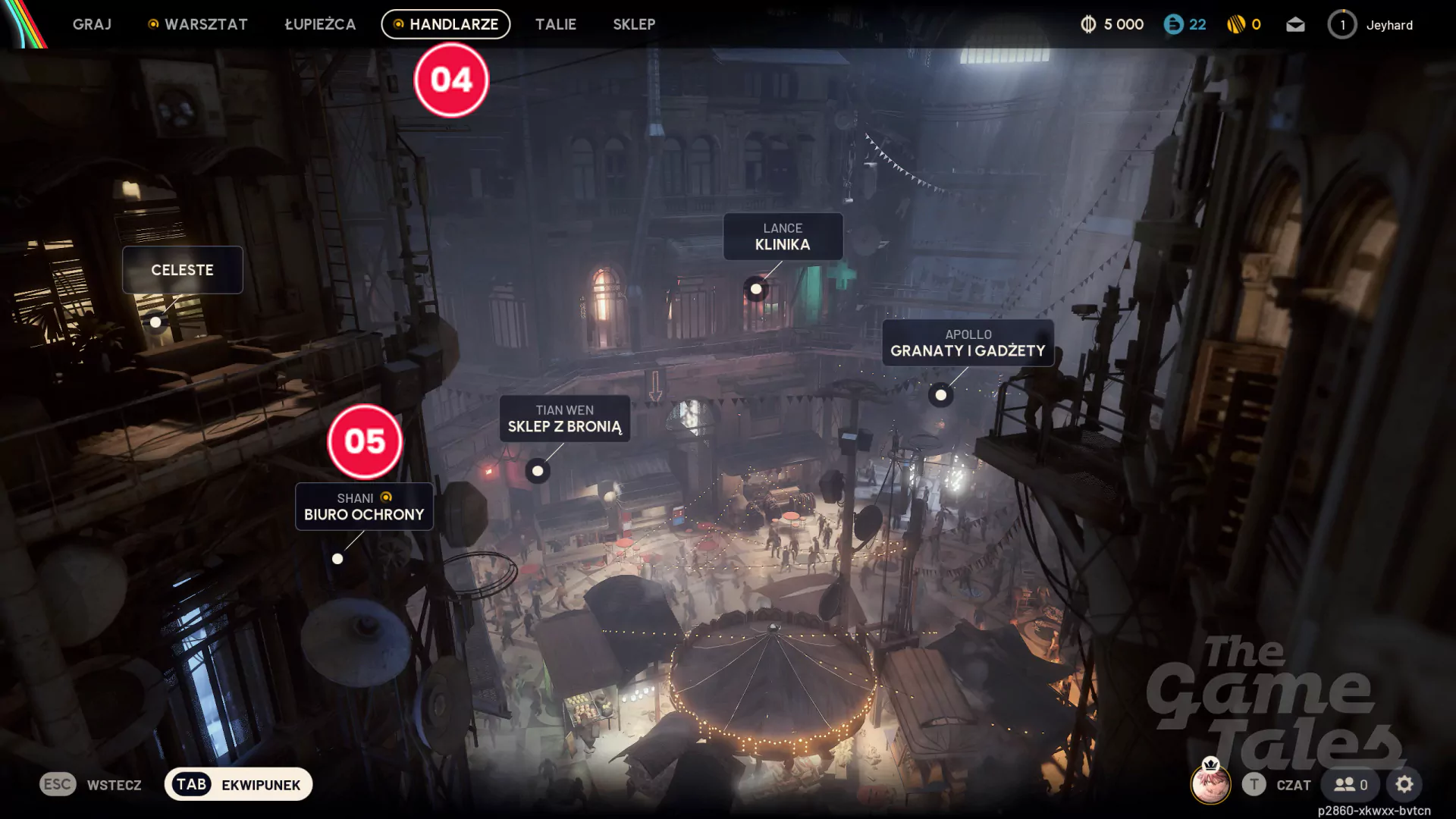Open the Jeyhard player profile
Screen dimensions: 1456x819
click(x=1371, y=25)
